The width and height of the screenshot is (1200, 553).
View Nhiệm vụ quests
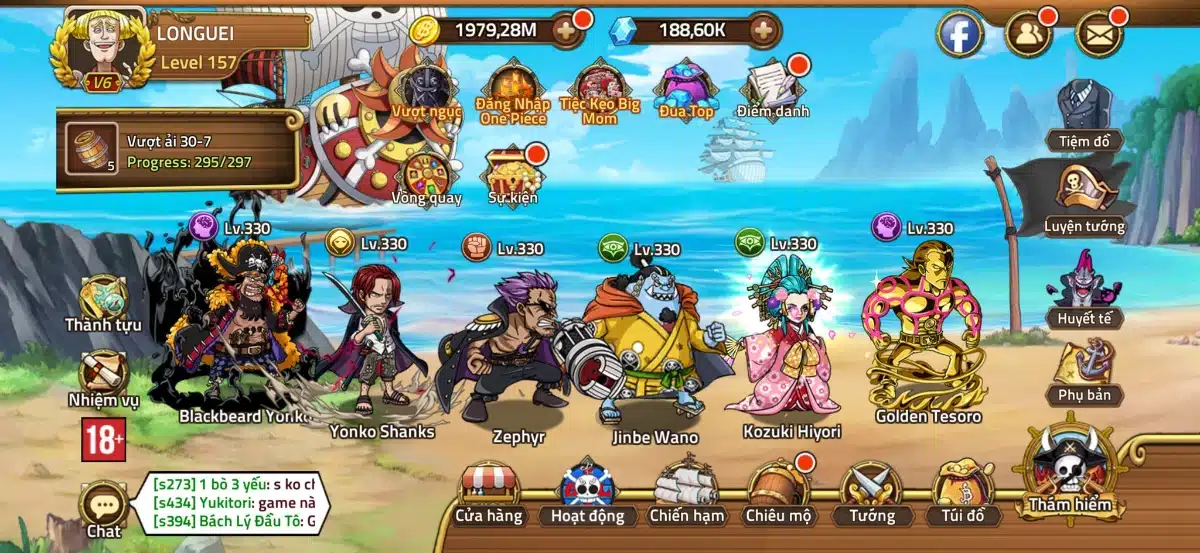tap(103, 376)
